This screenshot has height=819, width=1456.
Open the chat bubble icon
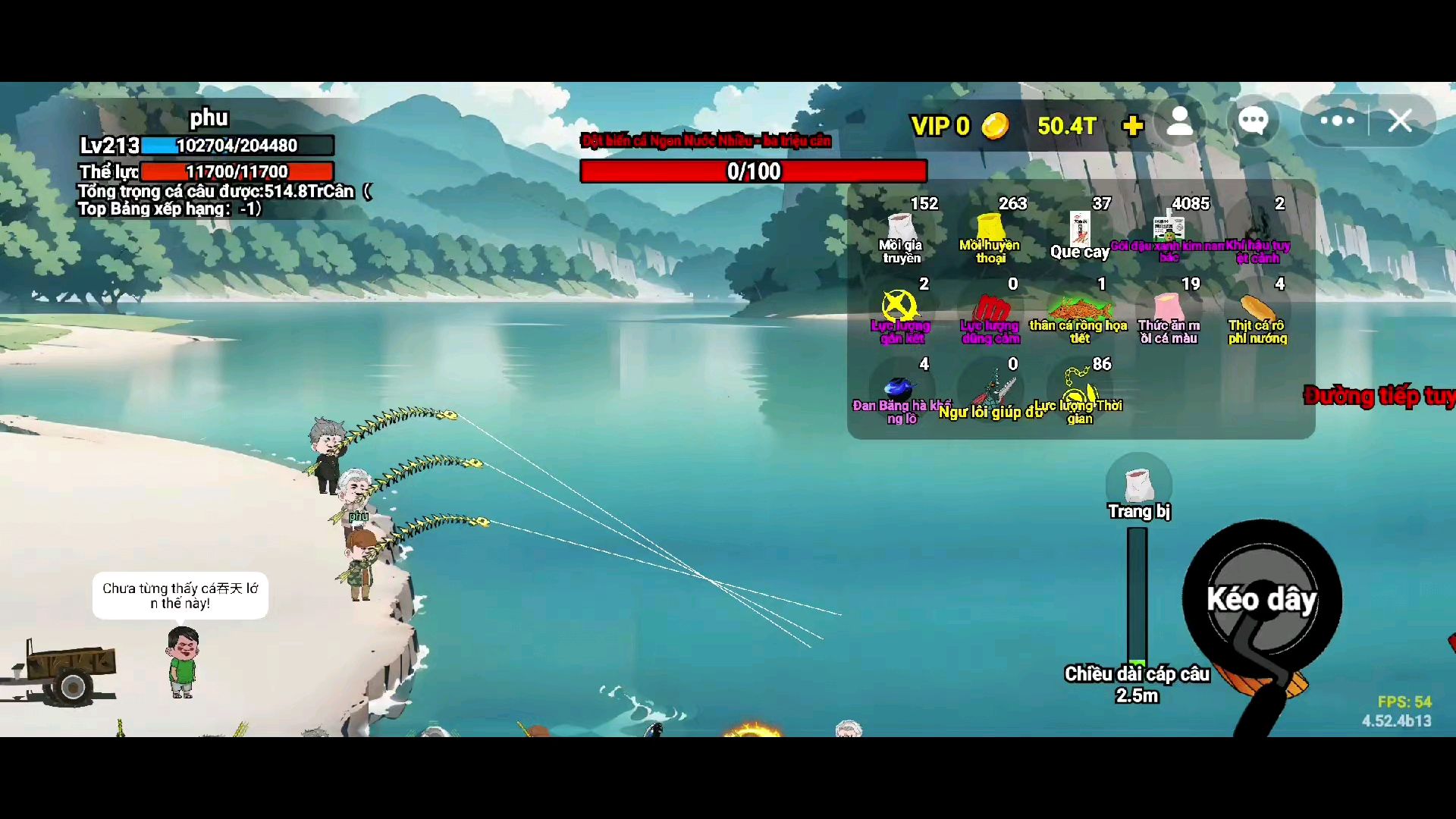pos(1253,121)
